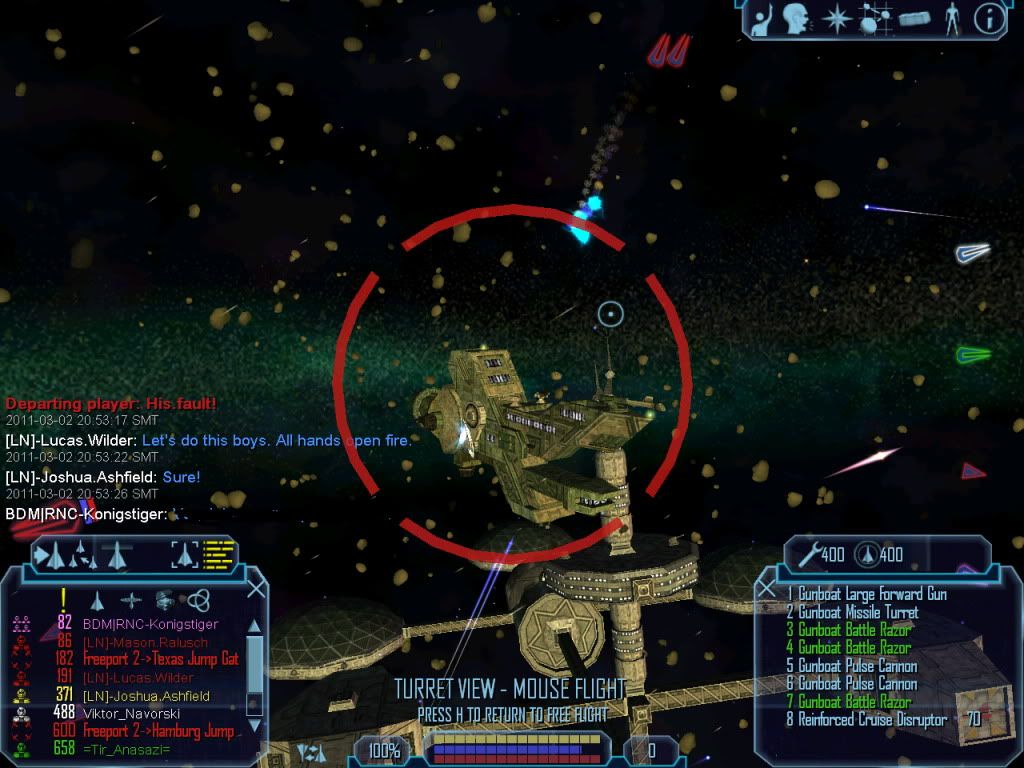Open the speaking head chat icon

tap(796, 19)
